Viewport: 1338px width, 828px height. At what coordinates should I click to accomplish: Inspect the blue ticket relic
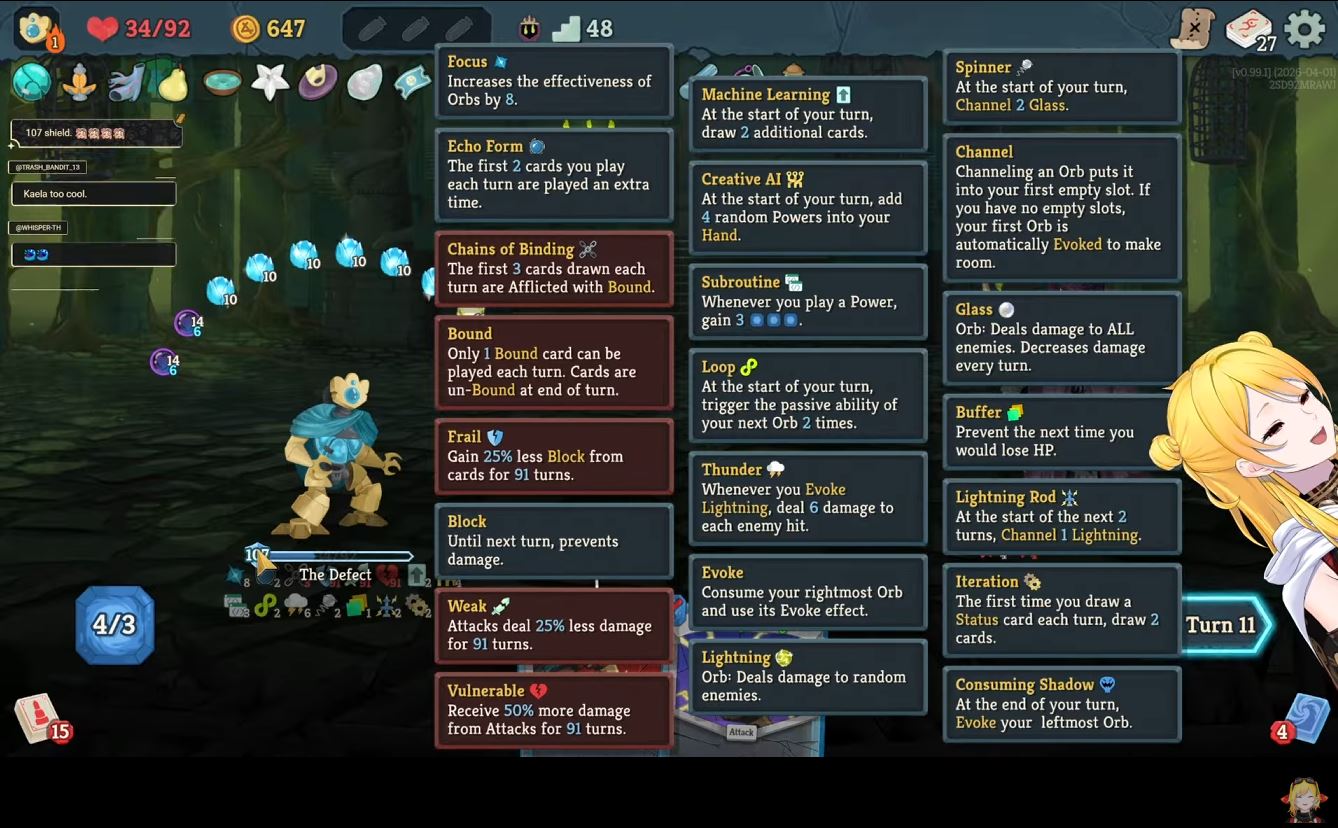point(412,82)
